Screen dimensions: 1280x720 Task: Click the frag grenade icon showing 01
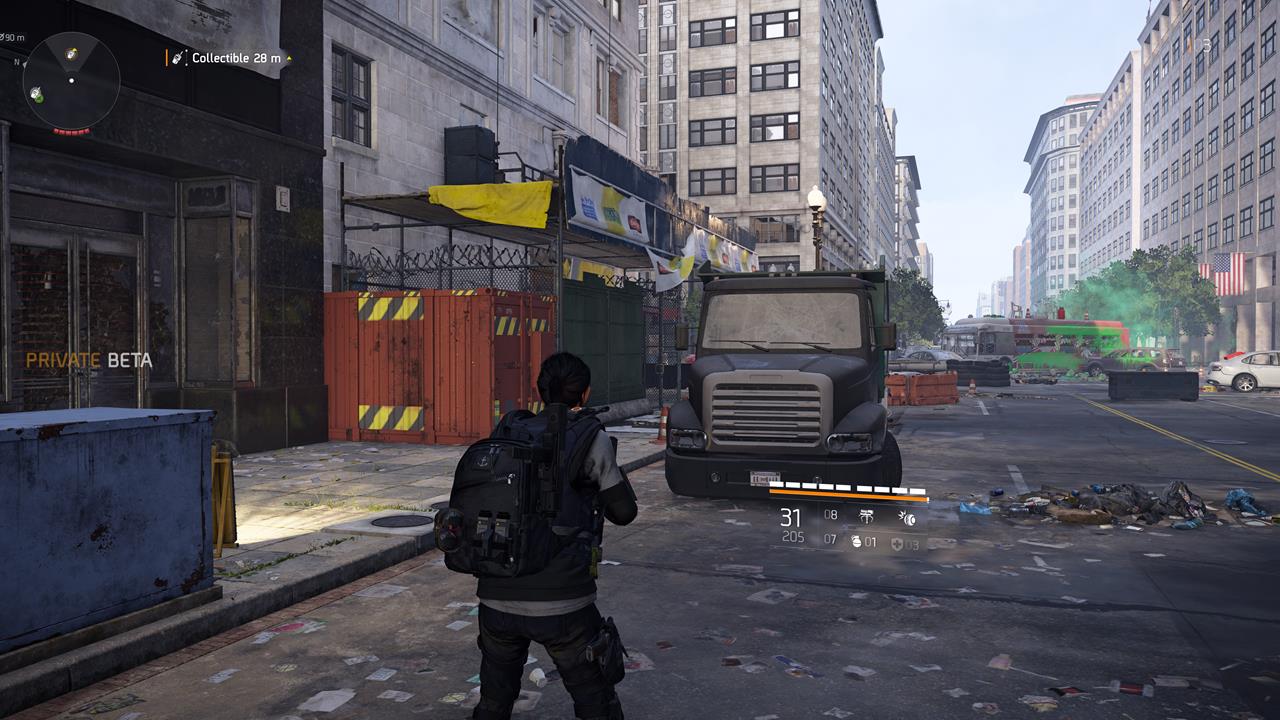pyautogui.click(x=857, y=542)
